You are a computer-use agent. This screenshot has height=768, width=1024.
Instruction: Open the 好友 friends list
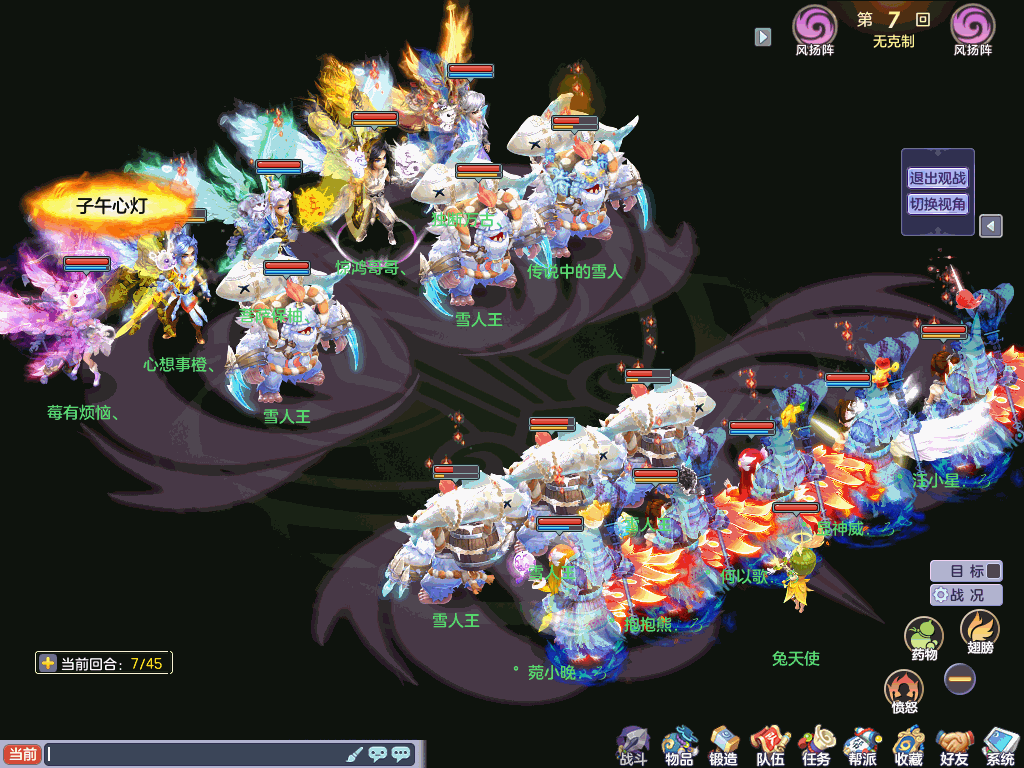click(955, 745)
